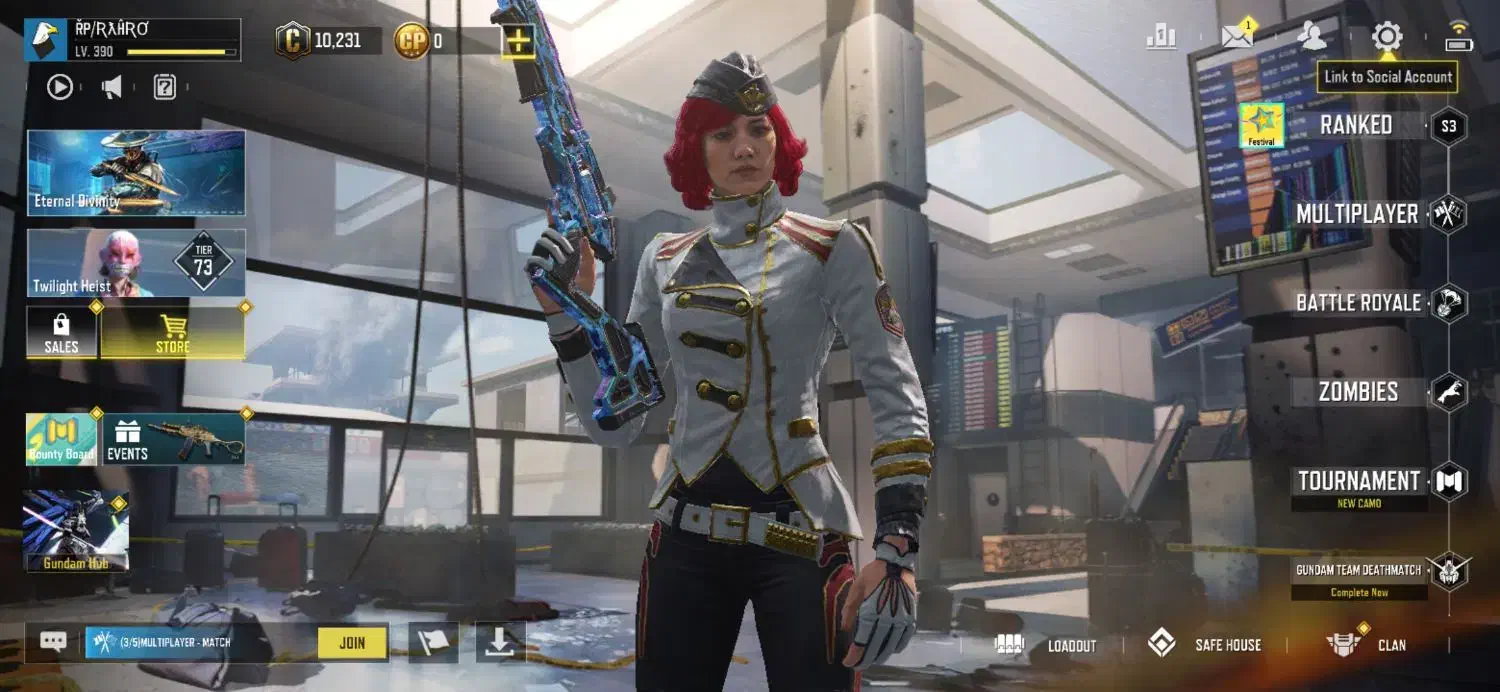
Task: Open the chat speech bubble
Action: [53, 642]
